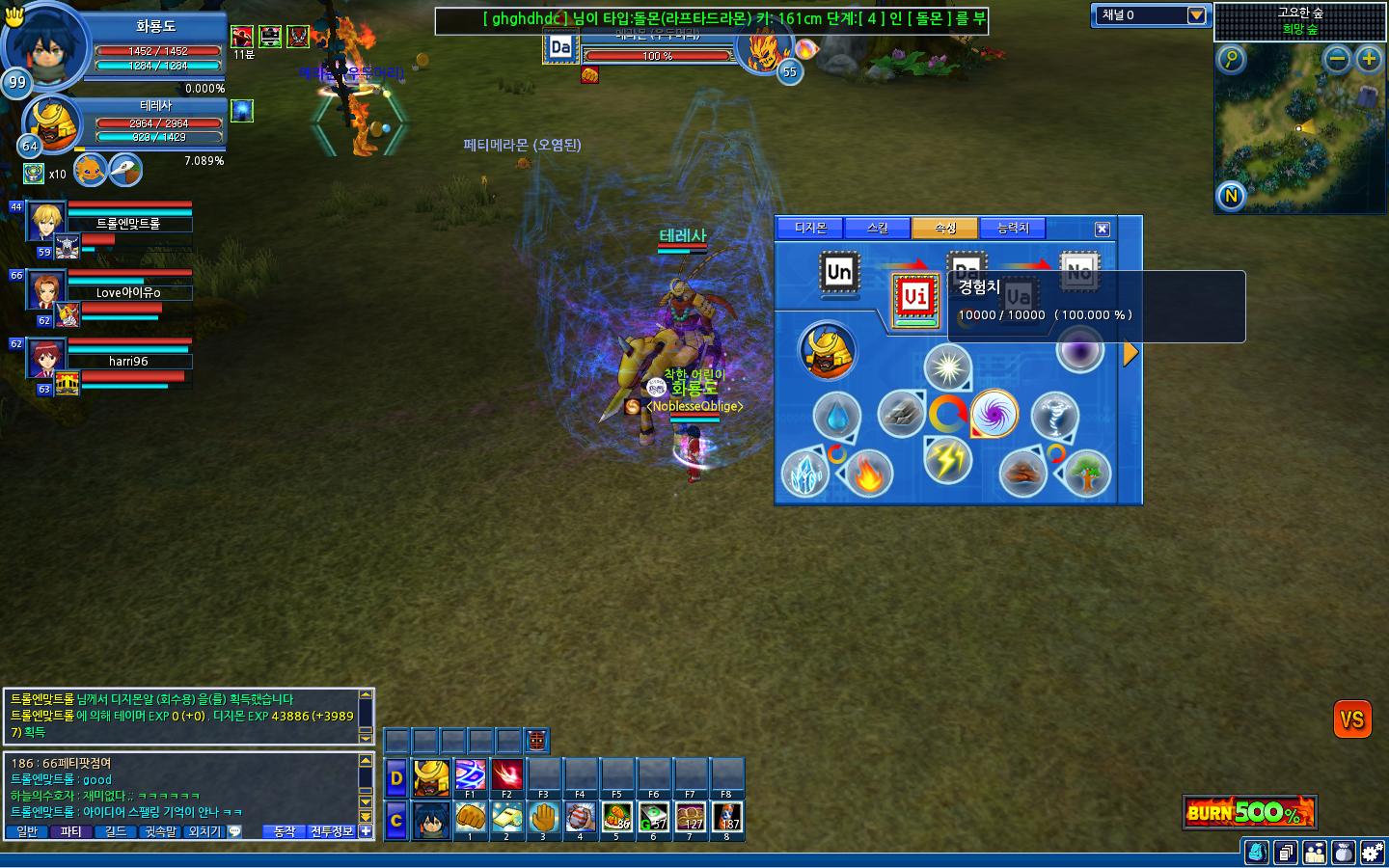1389x868 pixels.
Task: Zoom in the minimap with plus button
Action: [x=1369, y=60]
